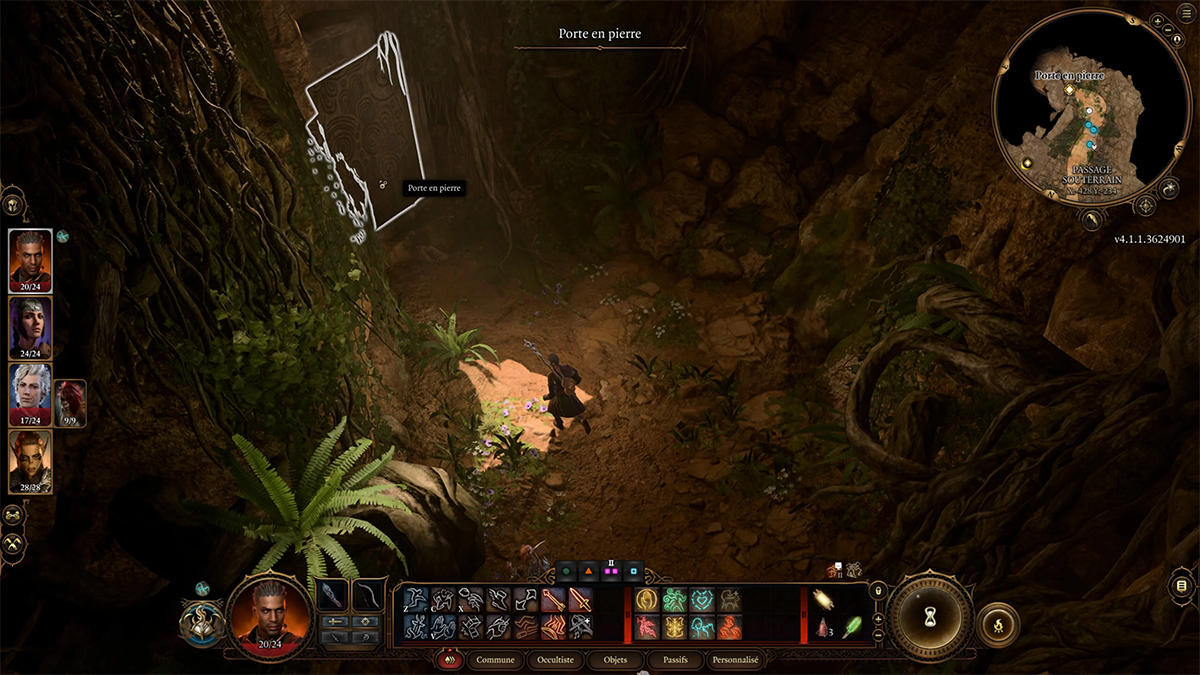This screenshot has height=675, width=1200.
Task: Switch to the Personnalisé hotbar tab
Action: click(x=735, y=660)
